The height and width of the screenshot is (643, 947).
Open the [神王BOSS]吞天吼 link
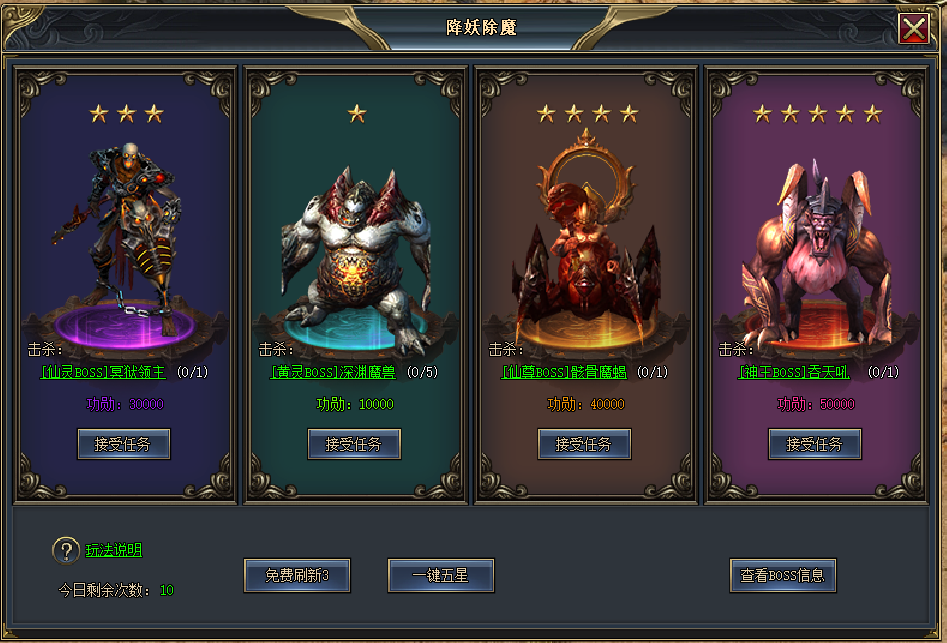[794, 373]
